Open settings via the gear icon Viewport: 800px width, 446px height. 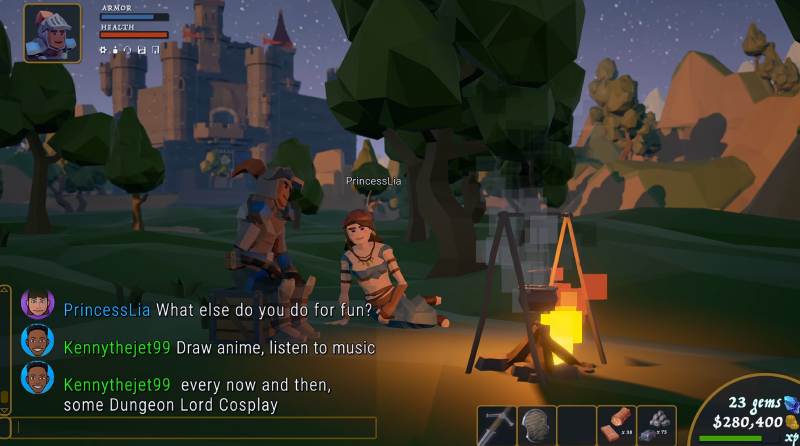[x=104, y=49]
